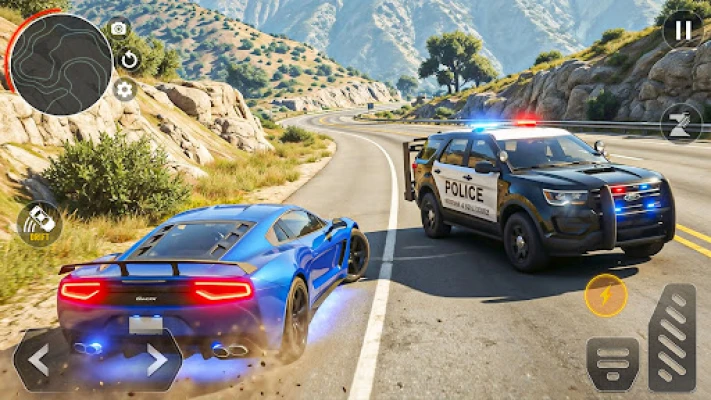Click the round icon below the pause button
Image resolution: width=711 pixels, height=400 pixels.
(x=680, y=122)
